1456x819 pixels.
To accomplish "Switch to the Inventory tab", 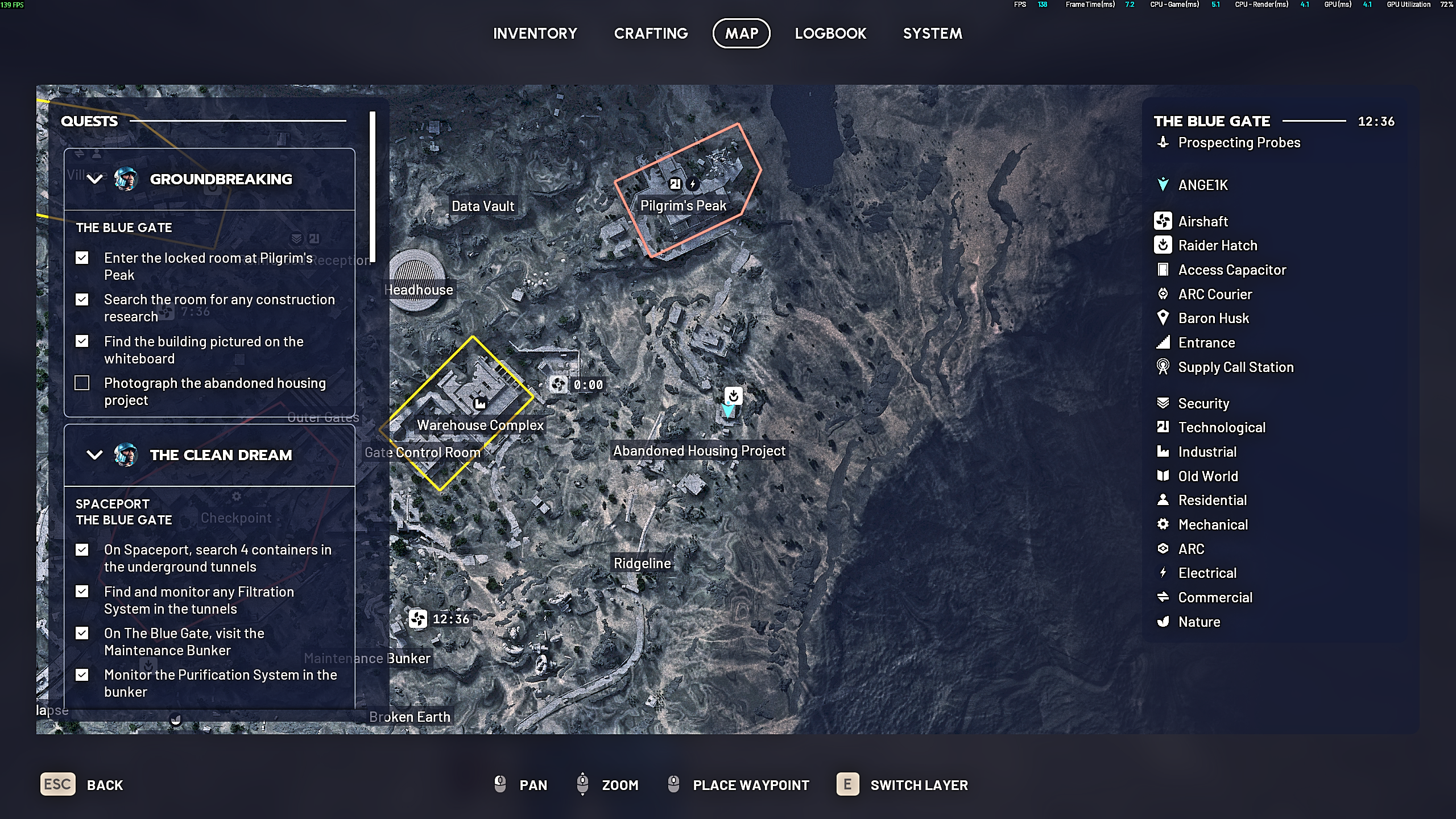I will [535, 34].
